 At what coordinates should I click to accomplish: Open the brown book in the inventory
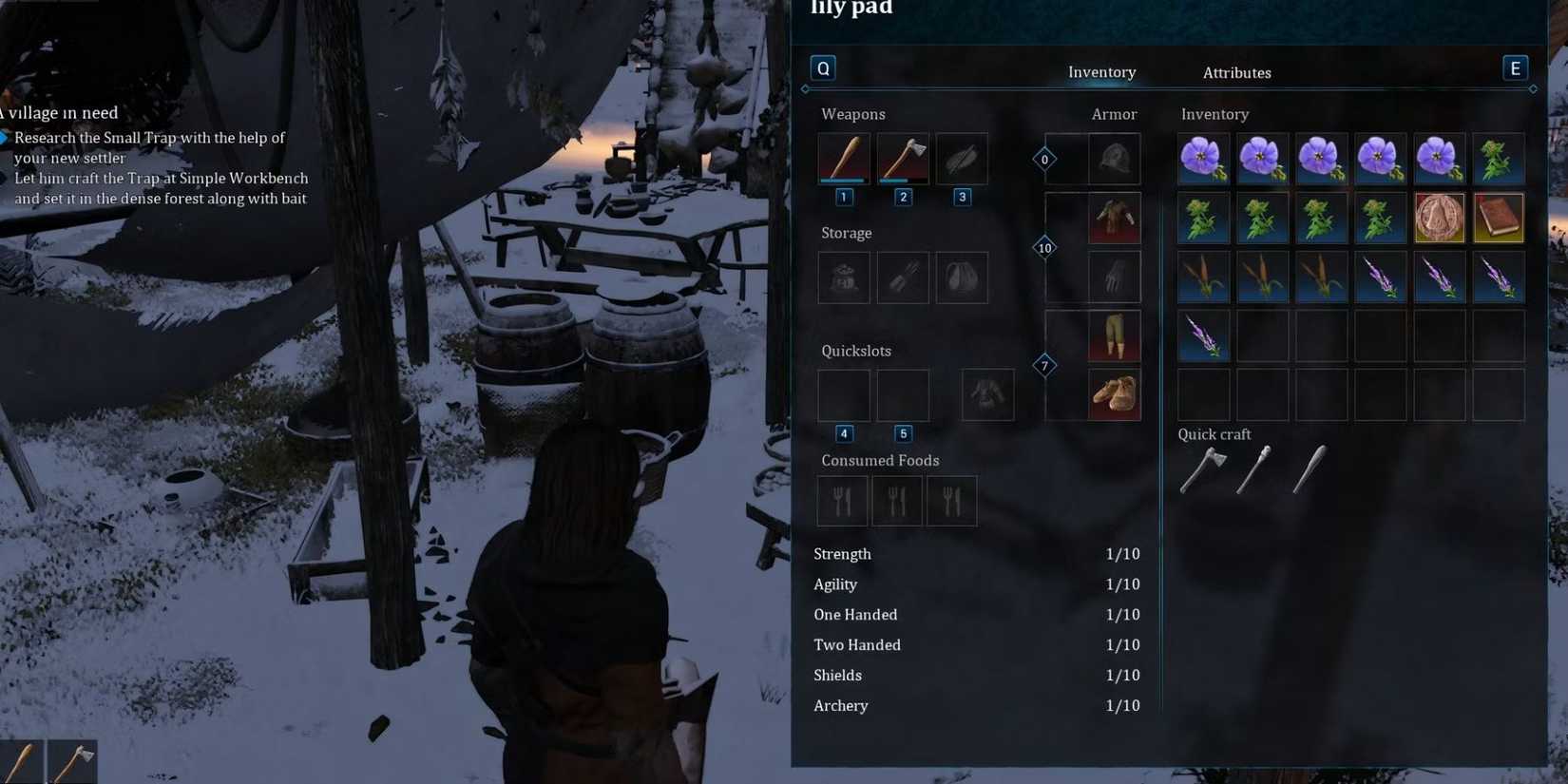click(1499, 218)
